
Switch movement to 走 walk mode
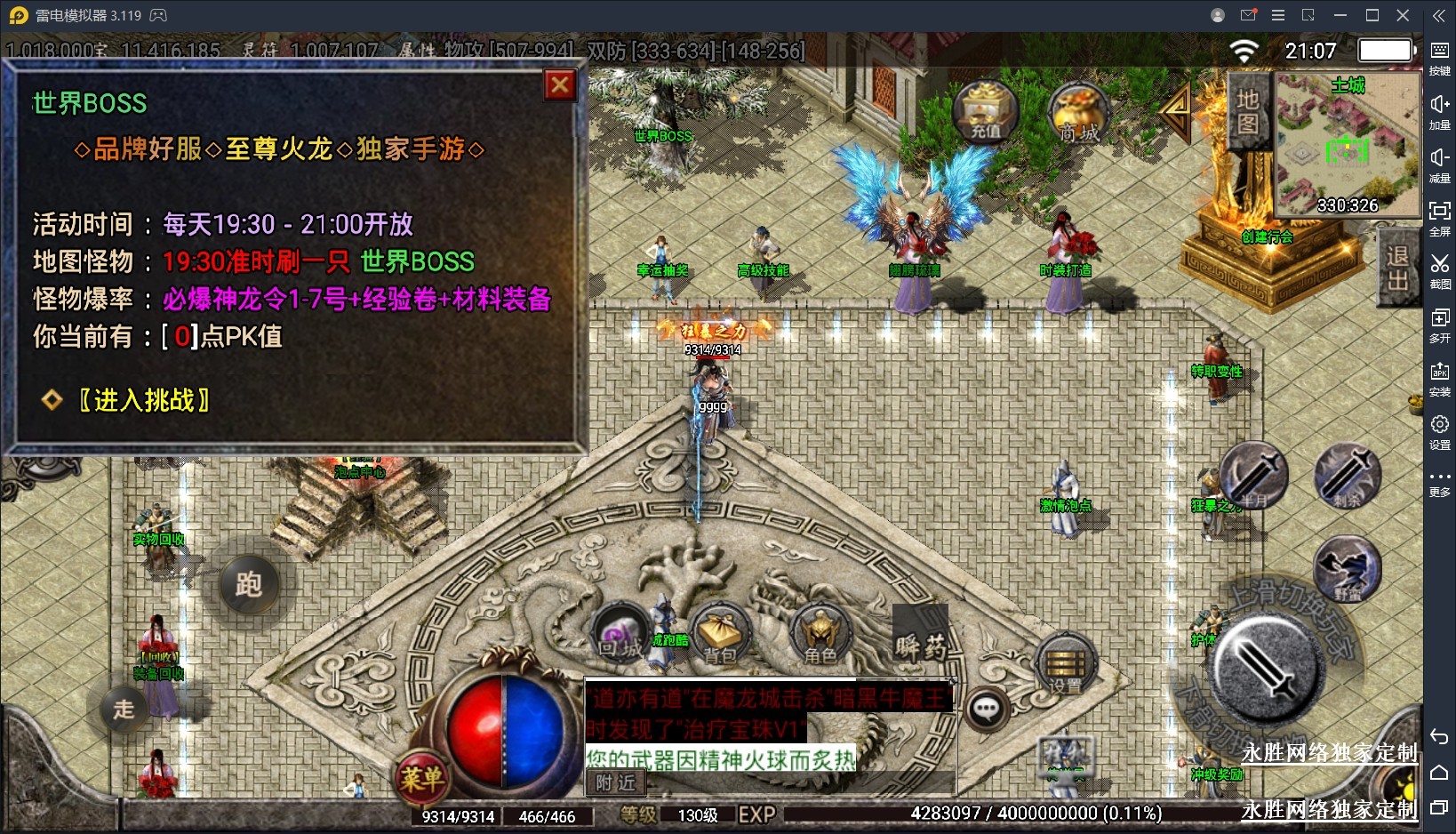point(124,709)
